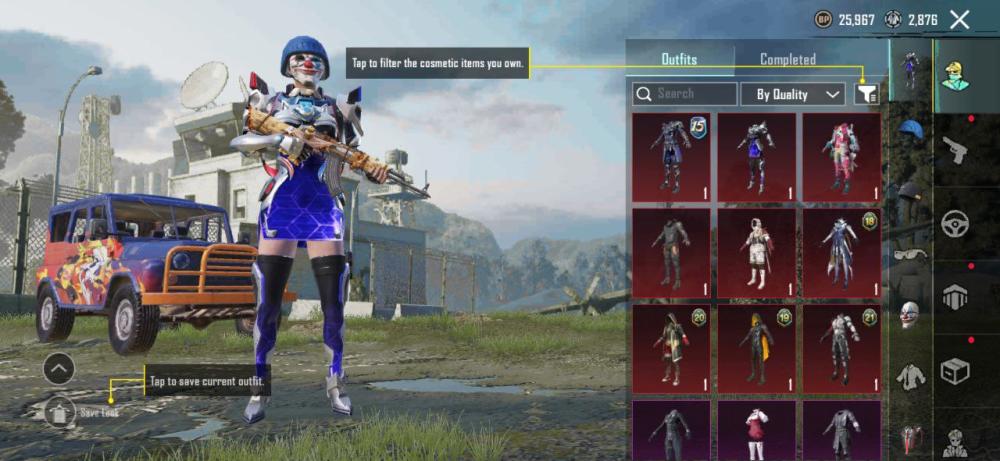Click the outfit Search field
This screenshot has height=461, width=1000.
coord(684,94)
